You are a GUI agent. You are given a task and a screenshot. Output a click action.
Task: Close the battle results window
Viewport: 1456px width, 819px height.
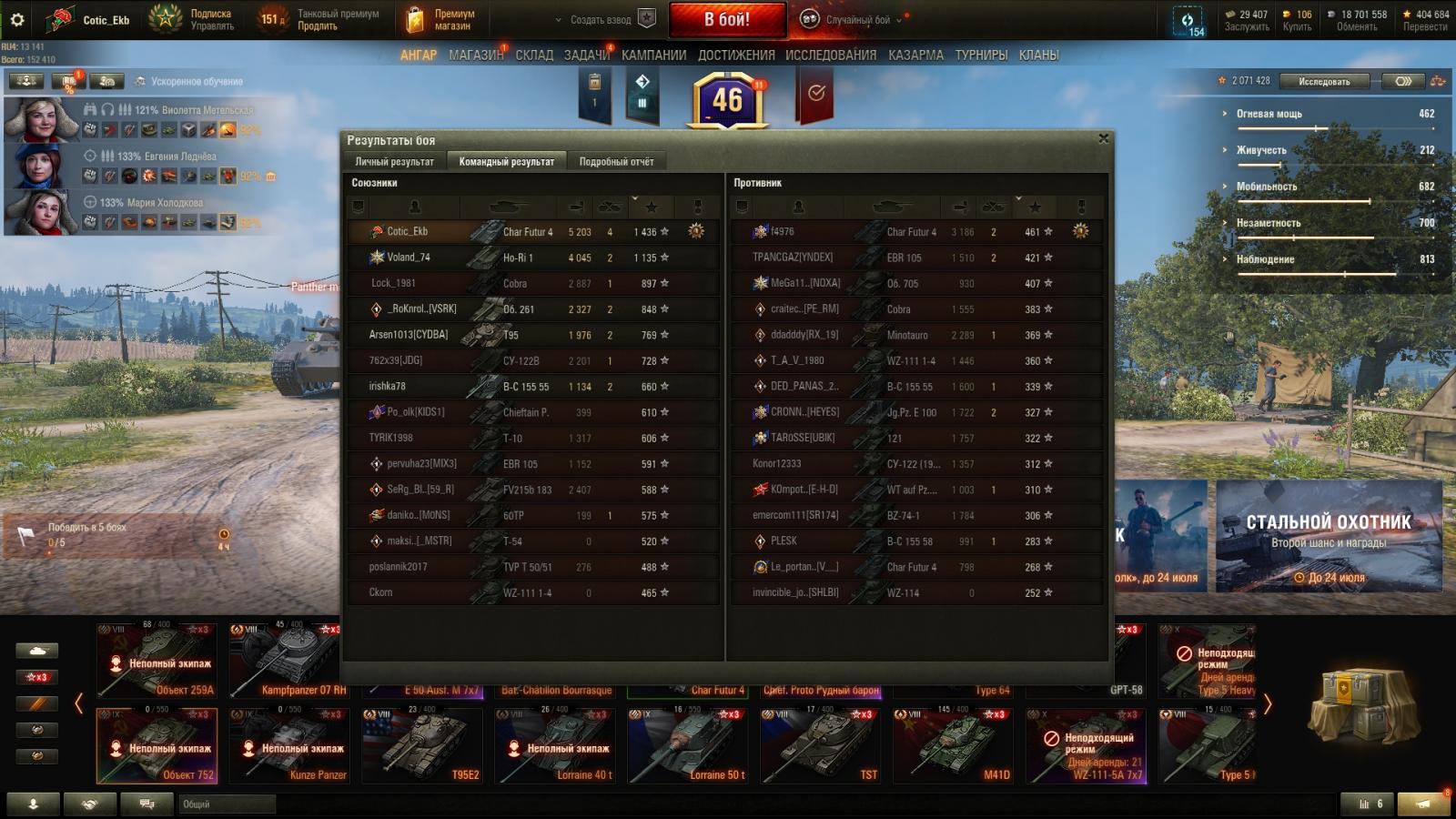[1103, 138]
